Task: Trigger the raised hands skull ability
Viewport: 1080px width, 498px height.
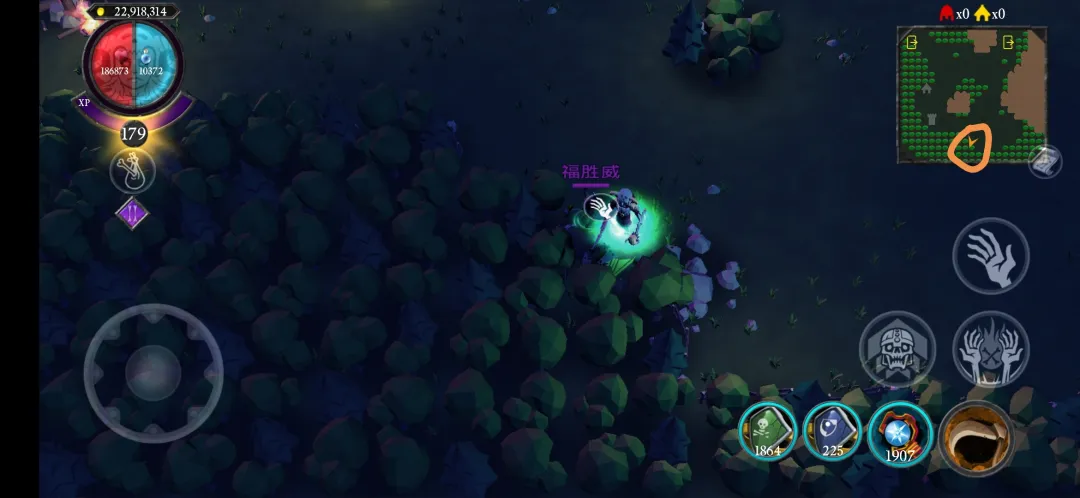Action: point(990,349)
